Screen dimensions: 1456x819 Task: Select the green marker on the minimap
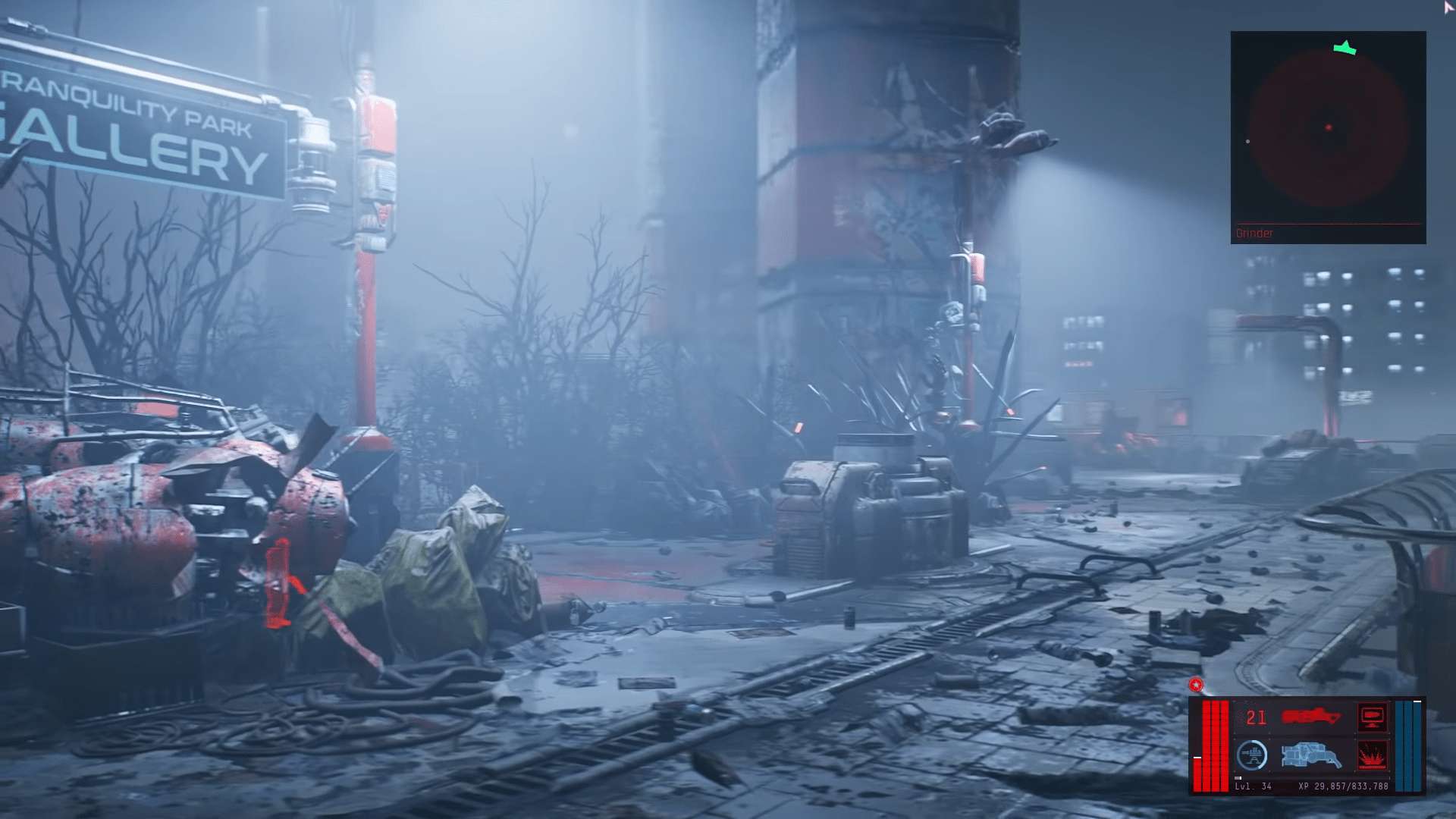pyautogui.click(x=1345, y=49)
